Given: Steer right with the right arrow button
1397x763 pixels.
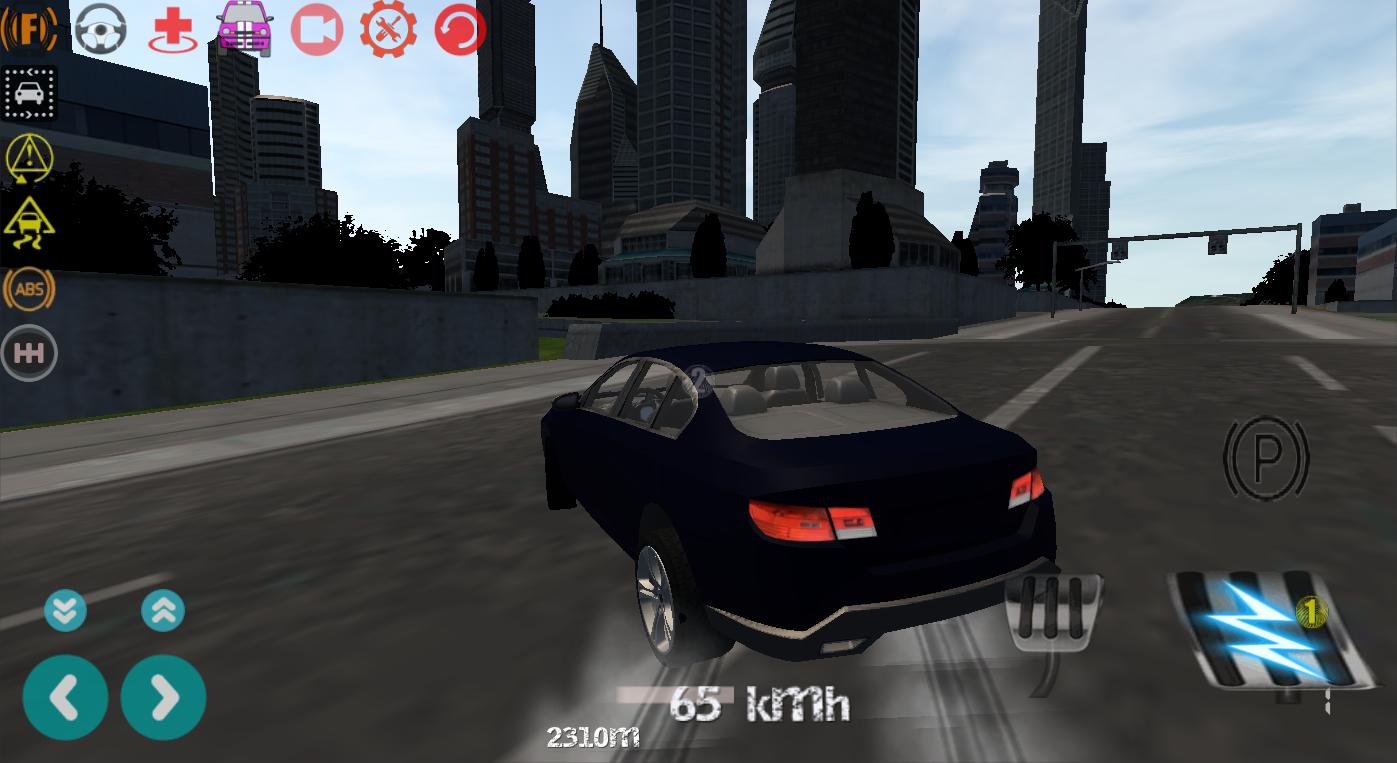Looking at the screenshot, I should coord(164,697).
